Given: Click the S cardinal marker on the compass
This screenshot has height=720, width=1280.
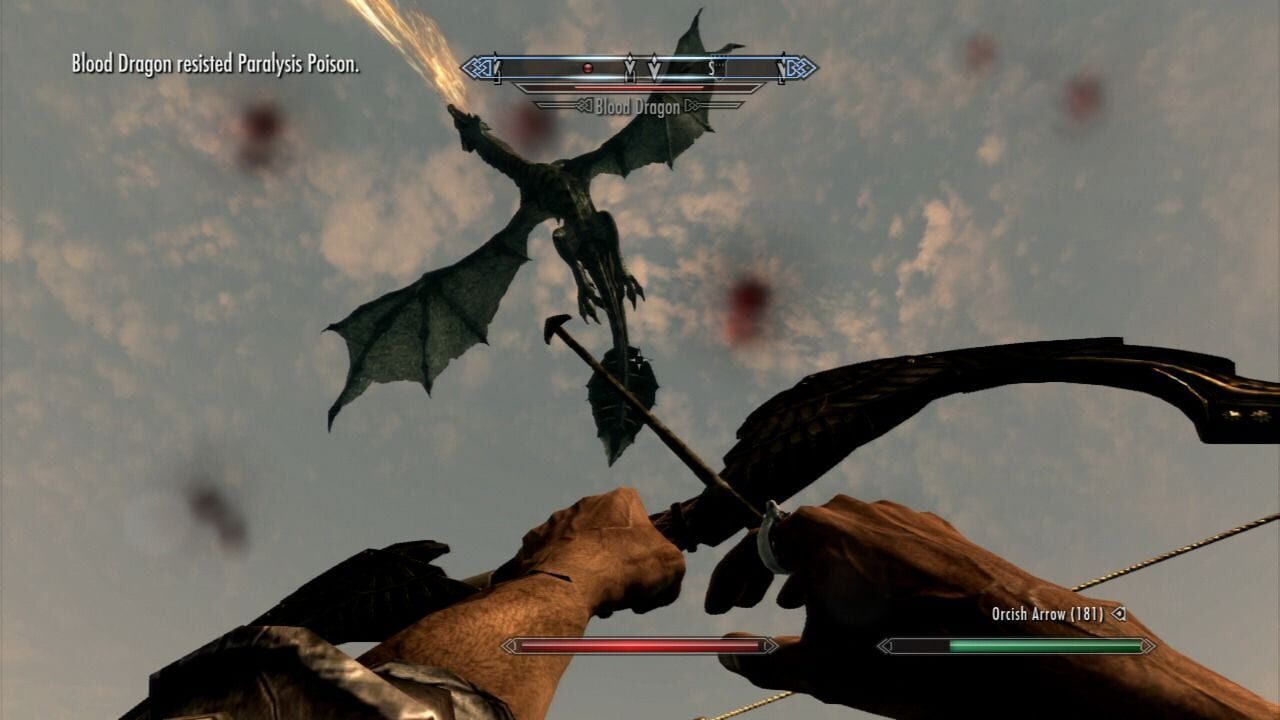Looking at the screenshot, I should coord(712,68).
